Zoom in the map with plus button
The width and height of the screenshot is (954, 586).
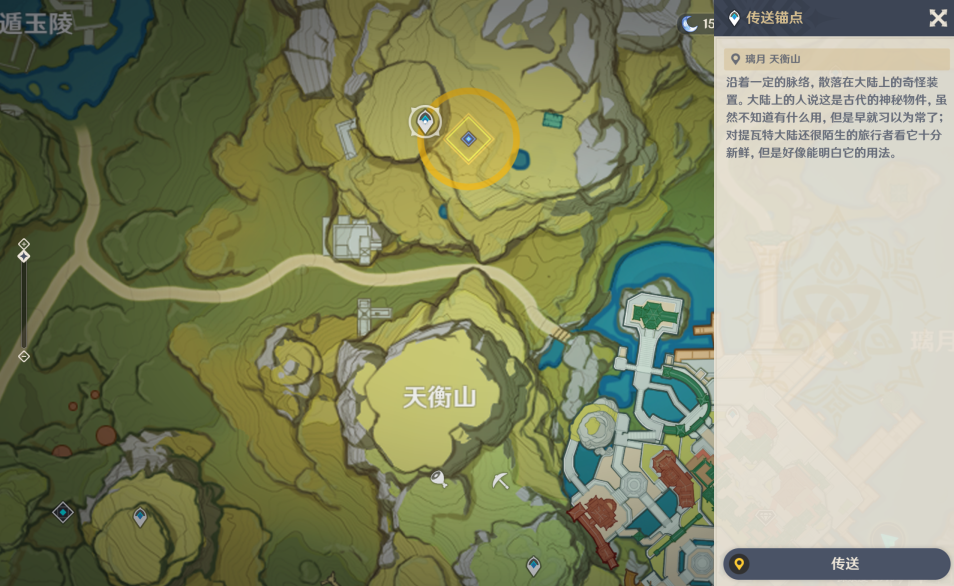(24, 243)
